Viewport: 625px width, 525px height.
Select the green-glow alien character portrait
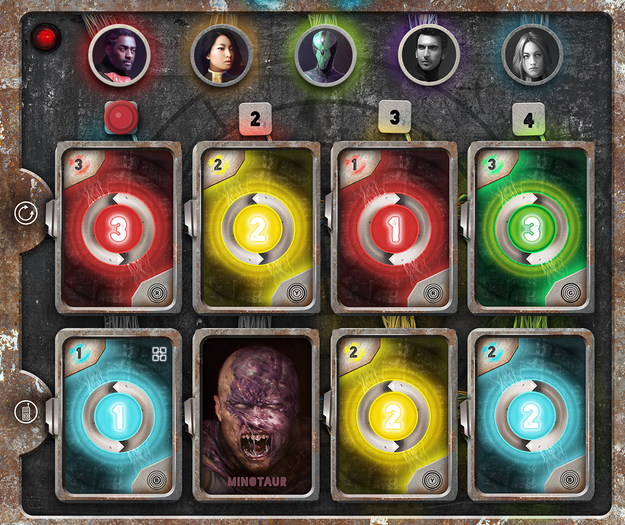[326, 54]
